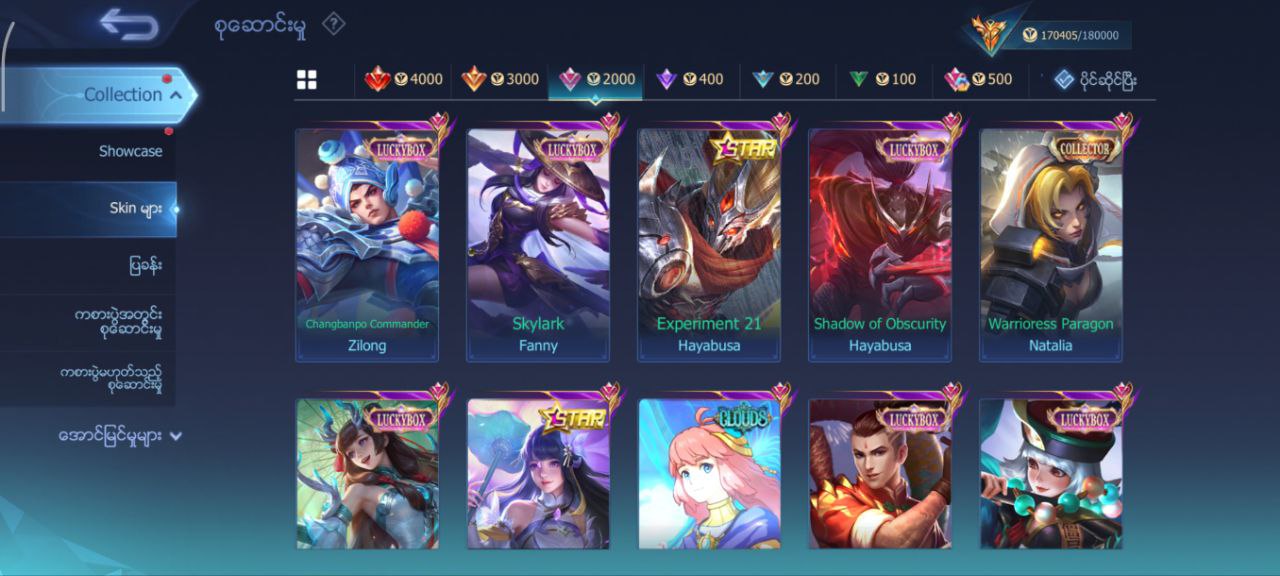Click the collection points rank badge
Image resolution: width=1280 pixels, height=576 pixels.
click(x=990, y=34)
